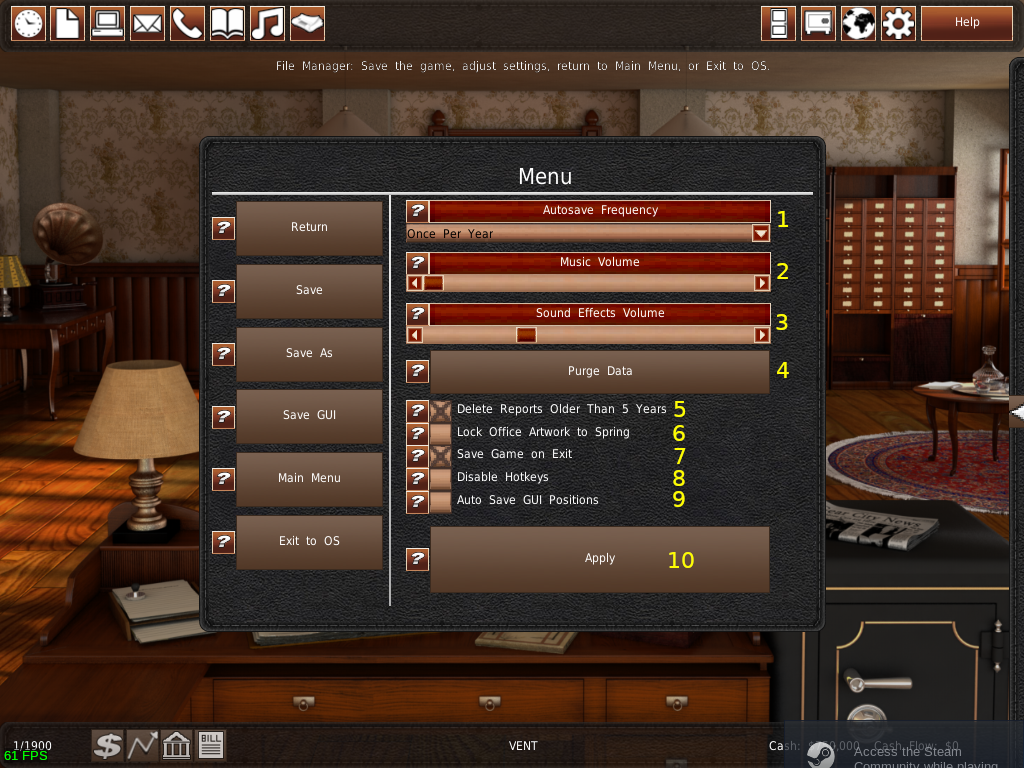Toggle the Save Game on Exit checkbox

(x=441, y=455)
